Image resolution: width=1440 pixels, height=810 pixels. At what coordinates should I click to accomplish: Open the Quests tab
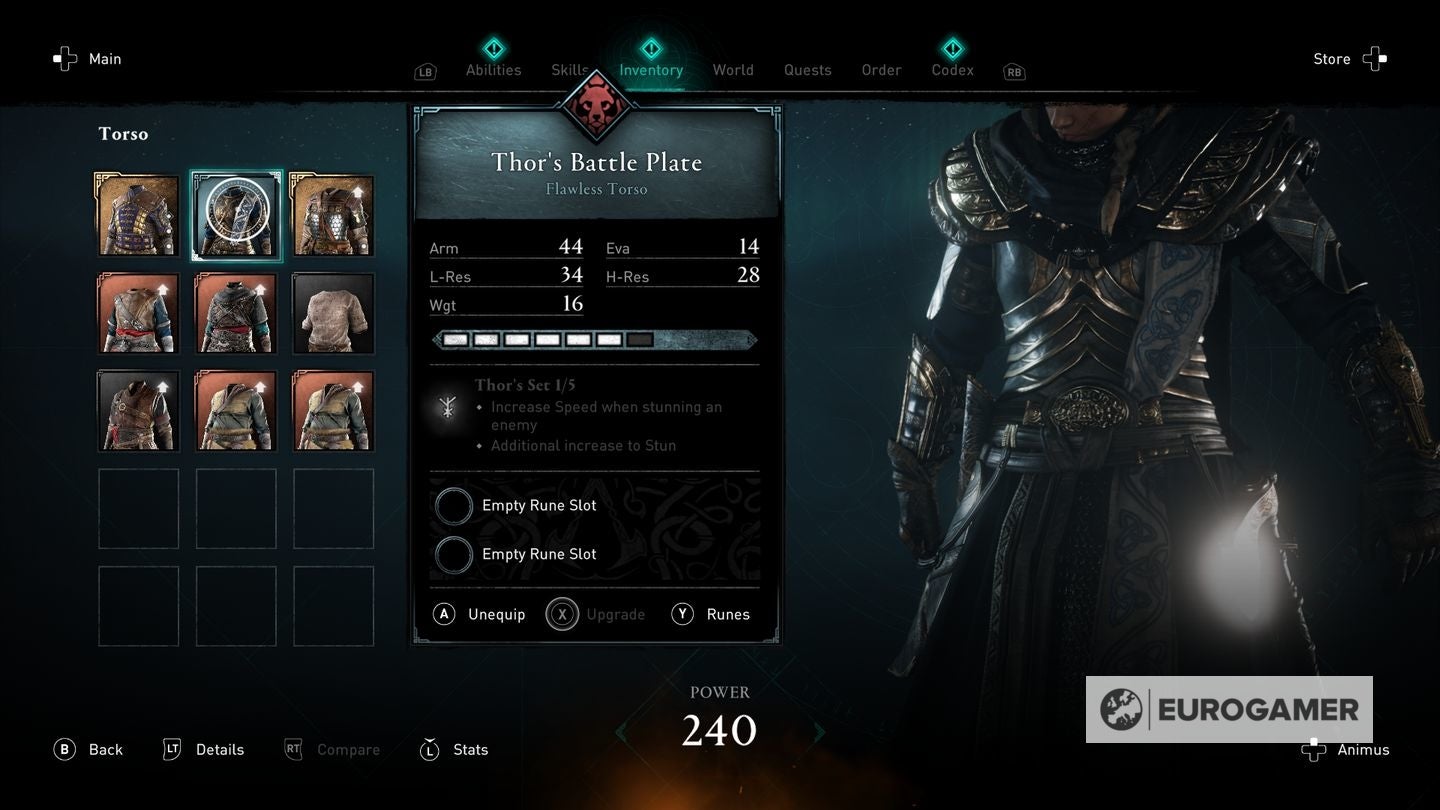click(807, 70)
